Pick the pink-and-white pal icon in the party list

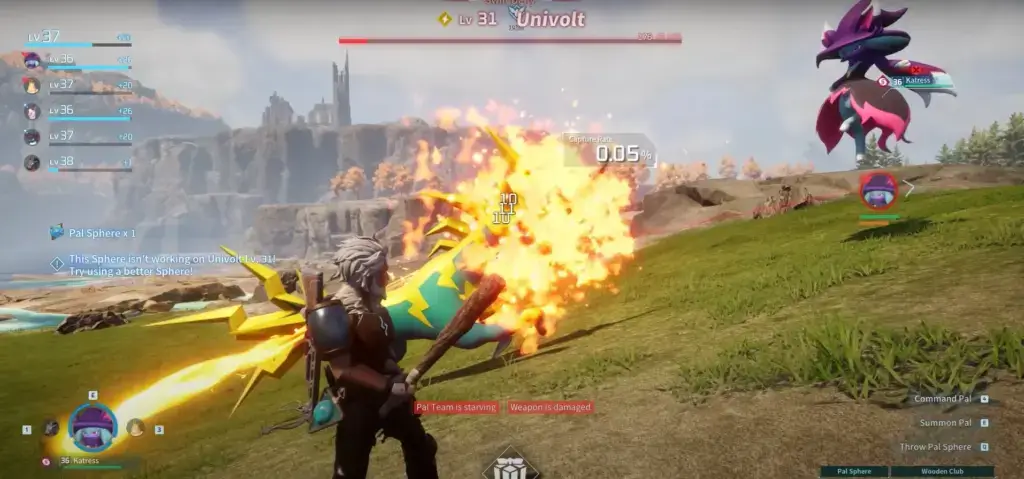coord(32,111)
